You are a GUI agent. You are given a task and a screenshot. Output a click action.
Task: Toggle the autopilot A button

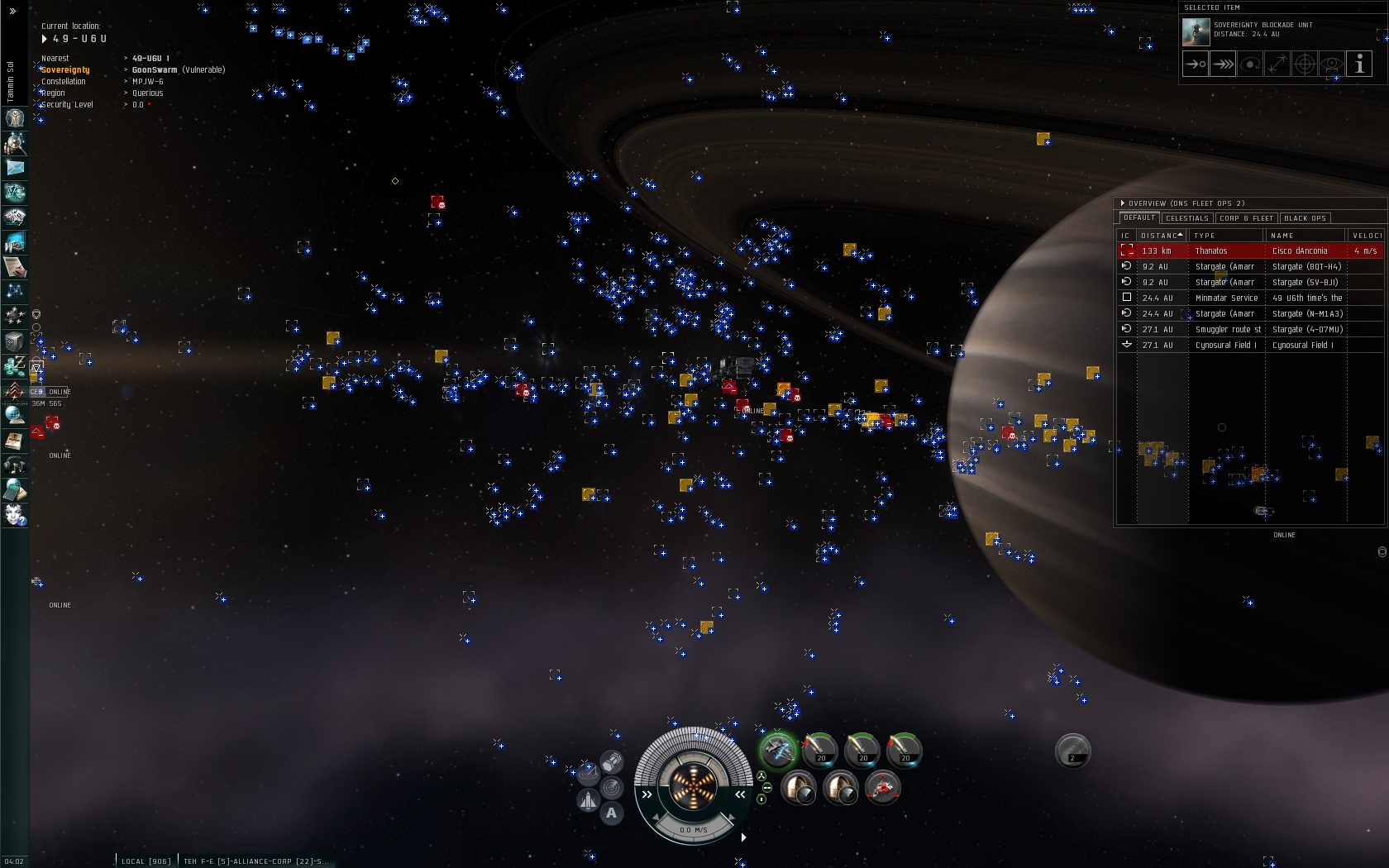611,813
